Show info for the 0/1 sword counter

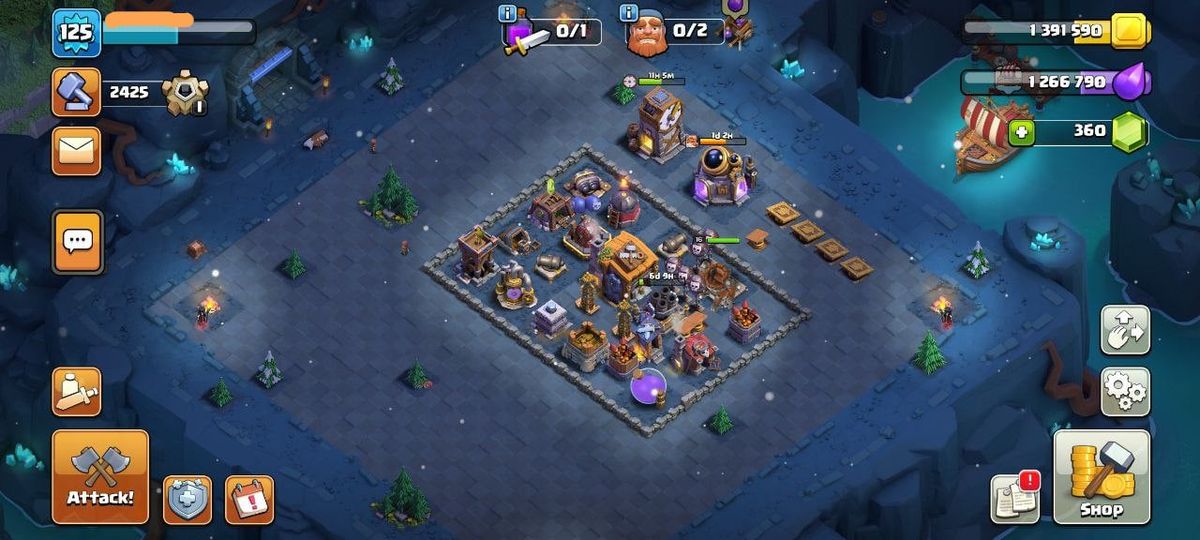pos(508,13)
